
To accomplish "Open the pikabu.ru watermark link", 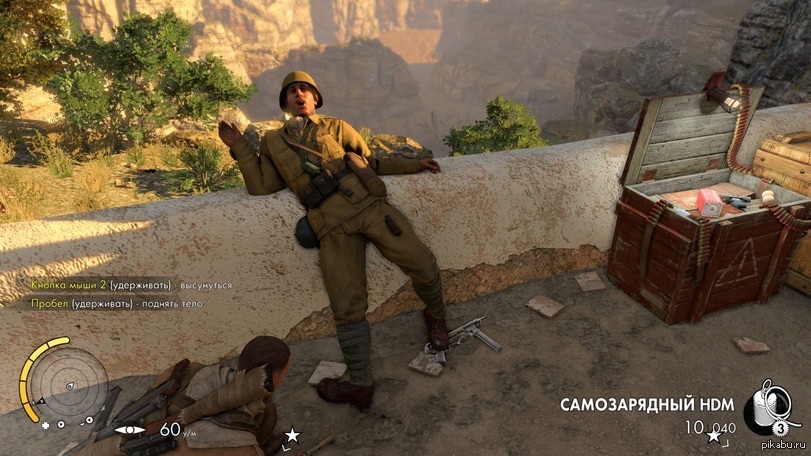I will (x=784, y=446).
